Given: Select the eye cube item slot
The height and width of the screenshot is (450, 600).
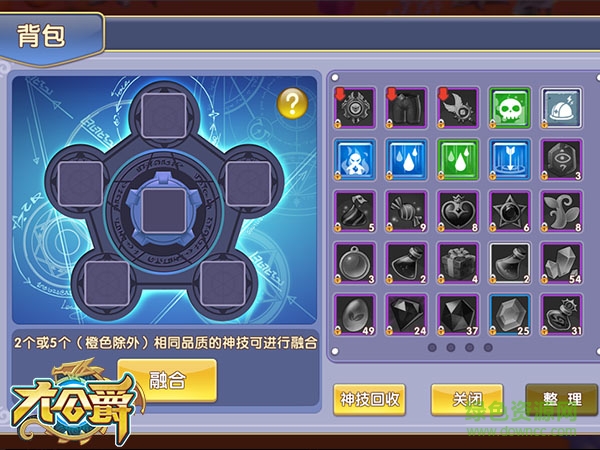Looking at the screenshot, I should [561, 159].
